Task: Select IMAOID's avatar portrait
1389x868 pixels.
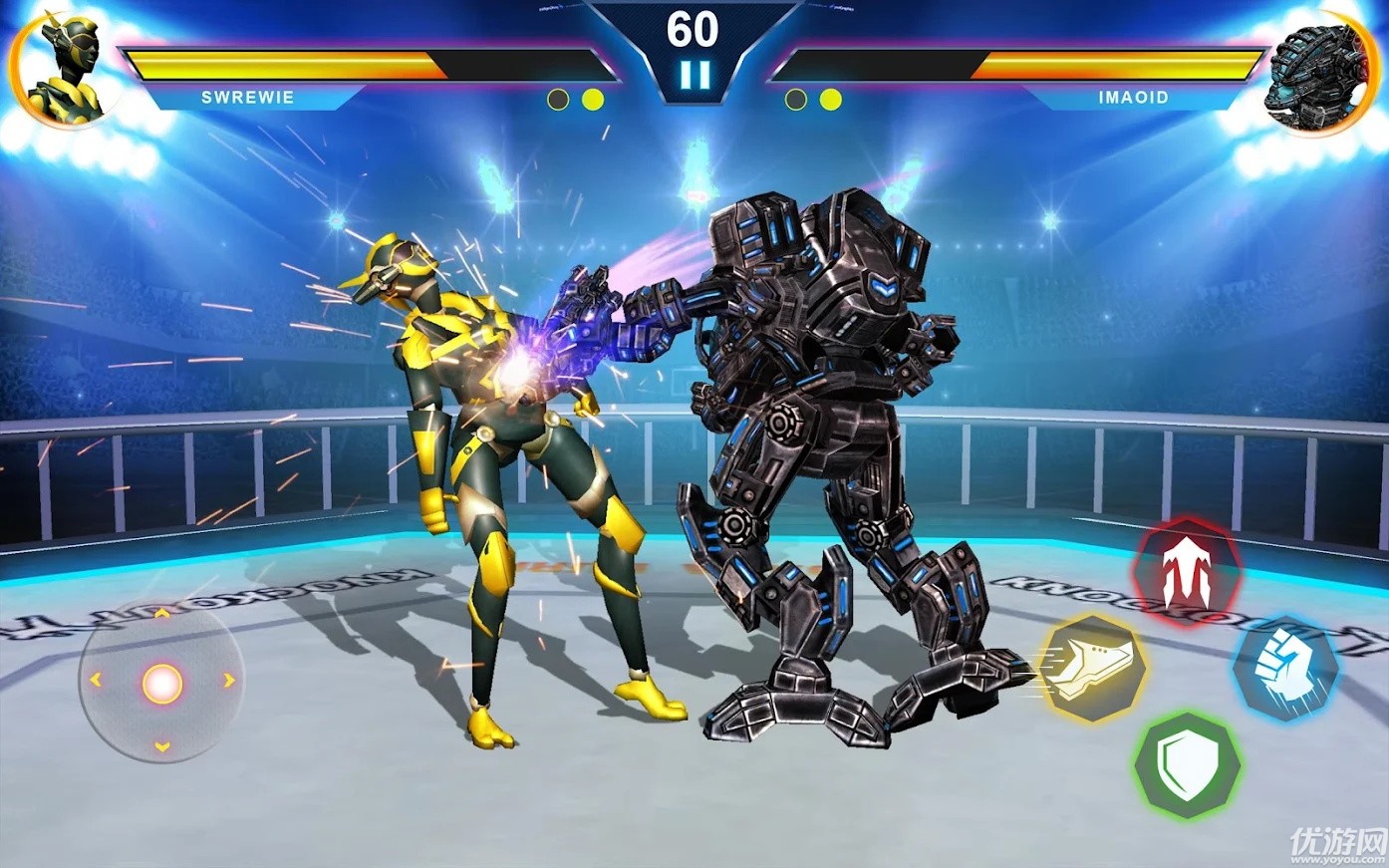Action: coord(1318,70)
